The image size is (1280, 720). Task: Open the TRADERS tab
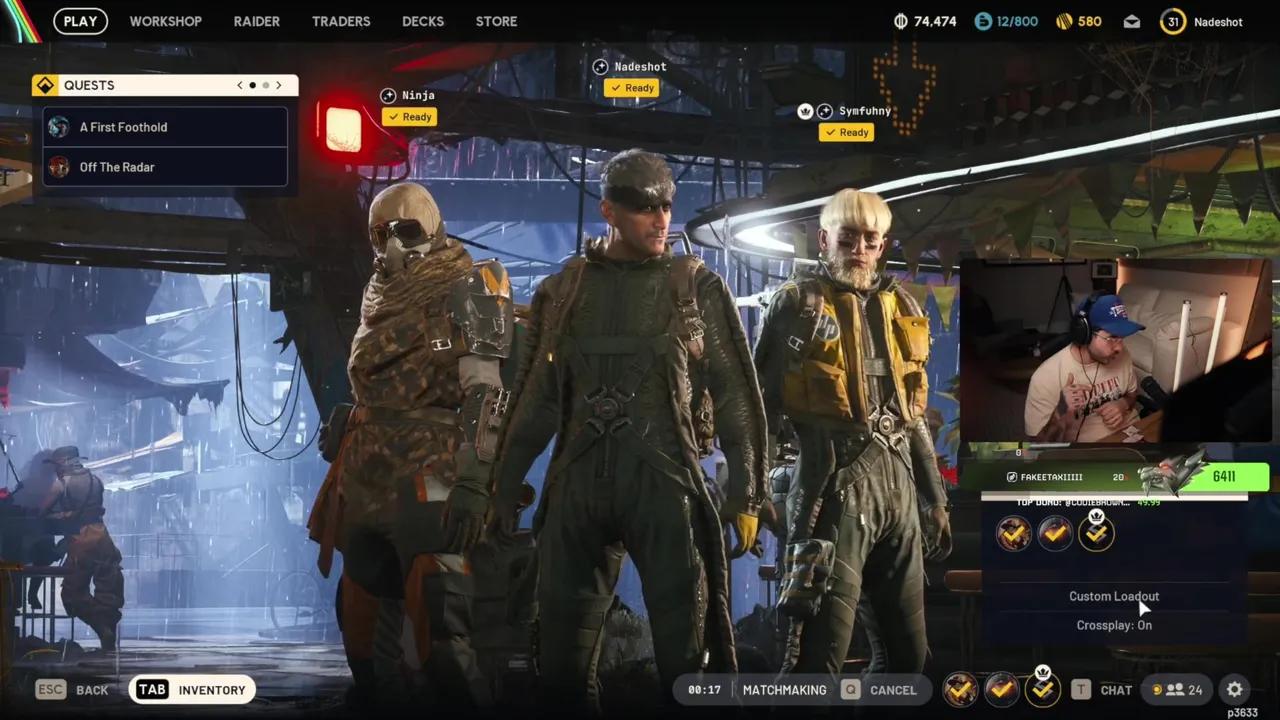tap(341, 21)
